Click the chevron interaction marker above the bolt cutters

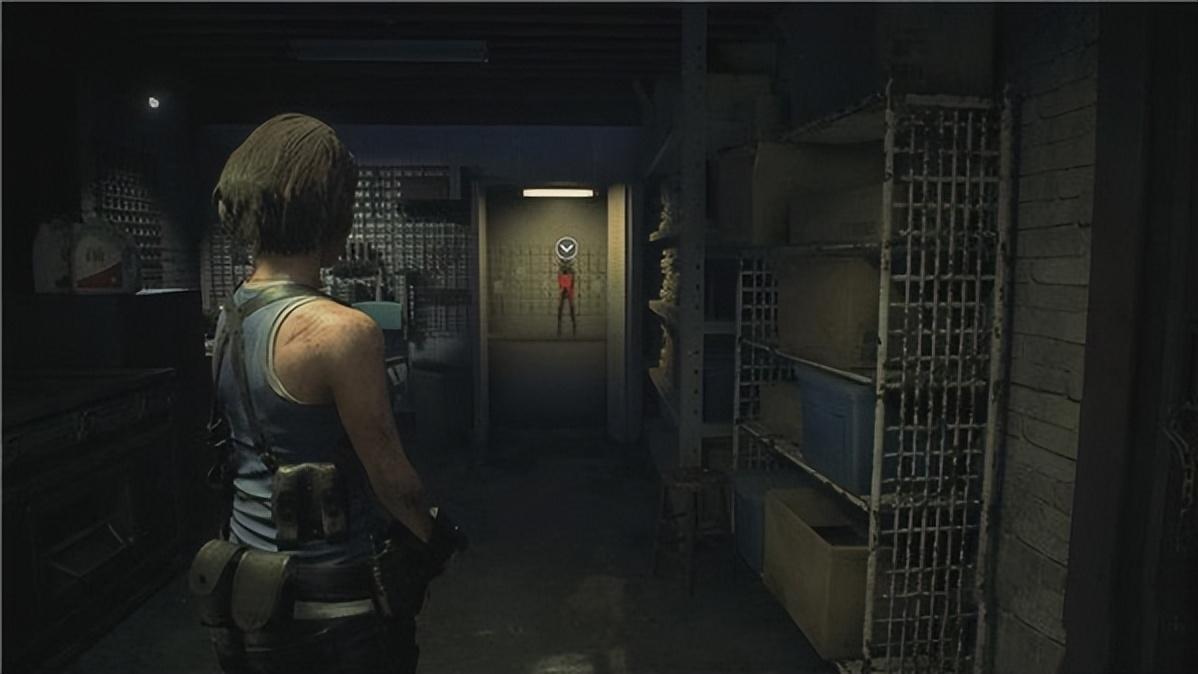(x=566, y=248)
